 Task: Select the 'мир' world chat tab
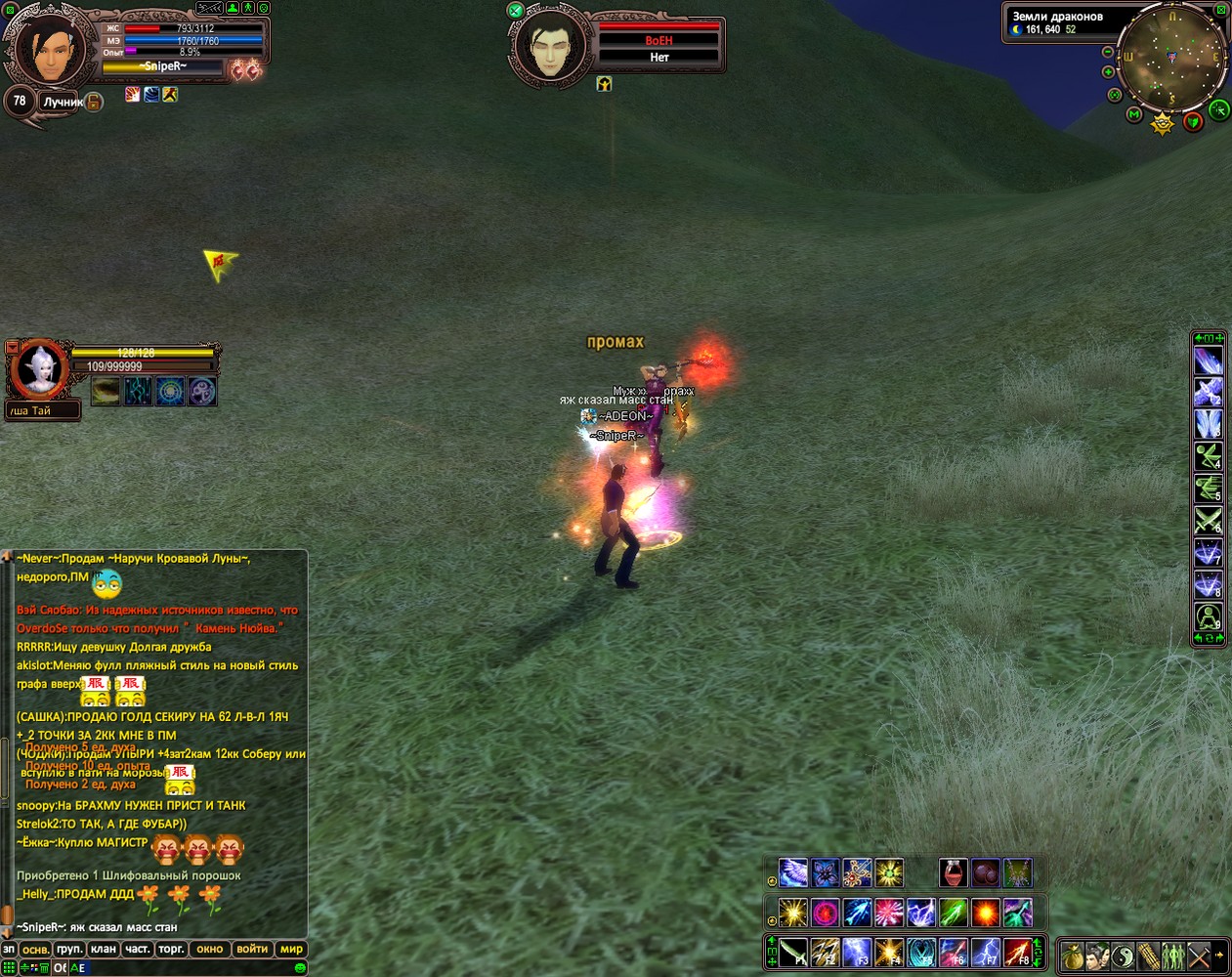(291, 949)
